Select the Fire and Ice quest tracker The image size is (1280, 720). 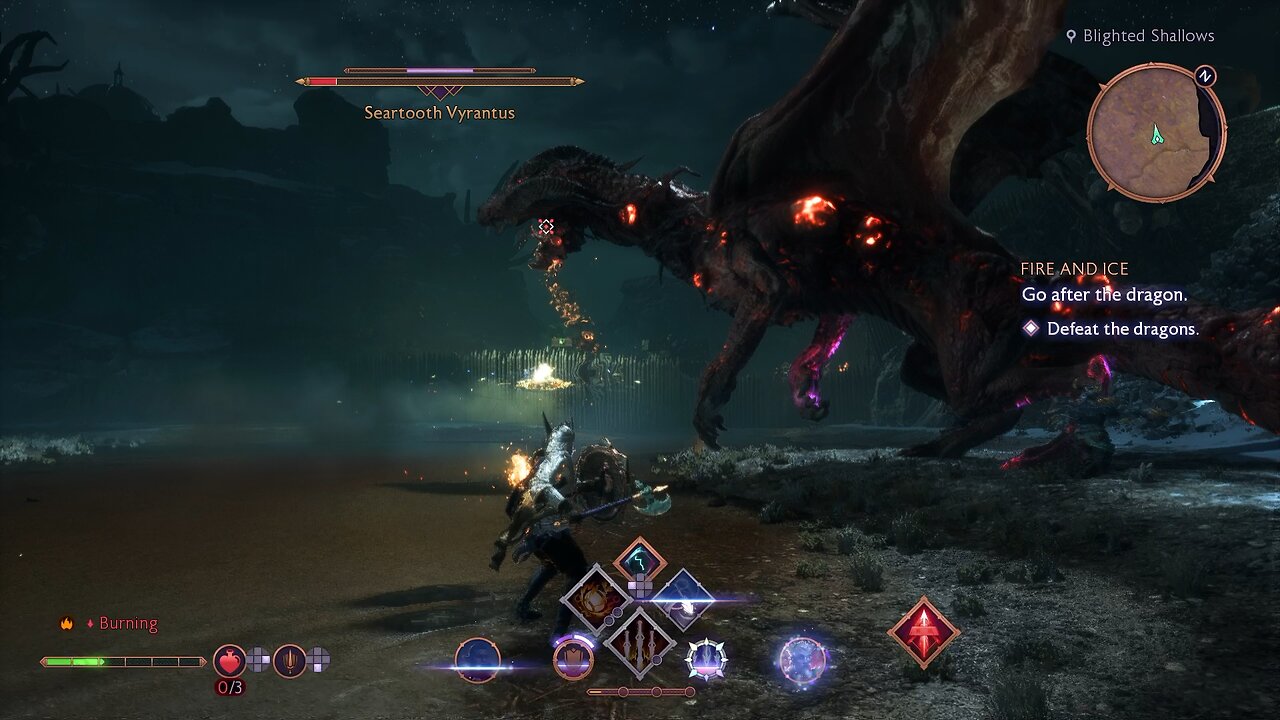[x=1074, y=269]
